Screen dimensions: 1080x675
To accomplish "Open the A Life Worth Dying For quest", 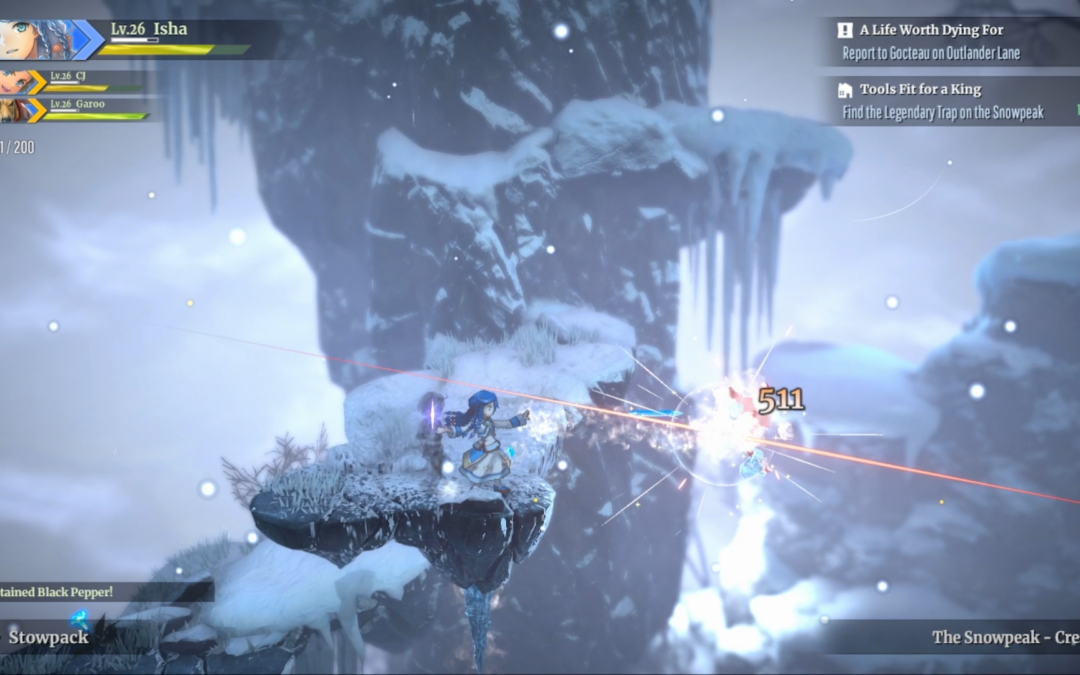I will (x=930, y=41).
